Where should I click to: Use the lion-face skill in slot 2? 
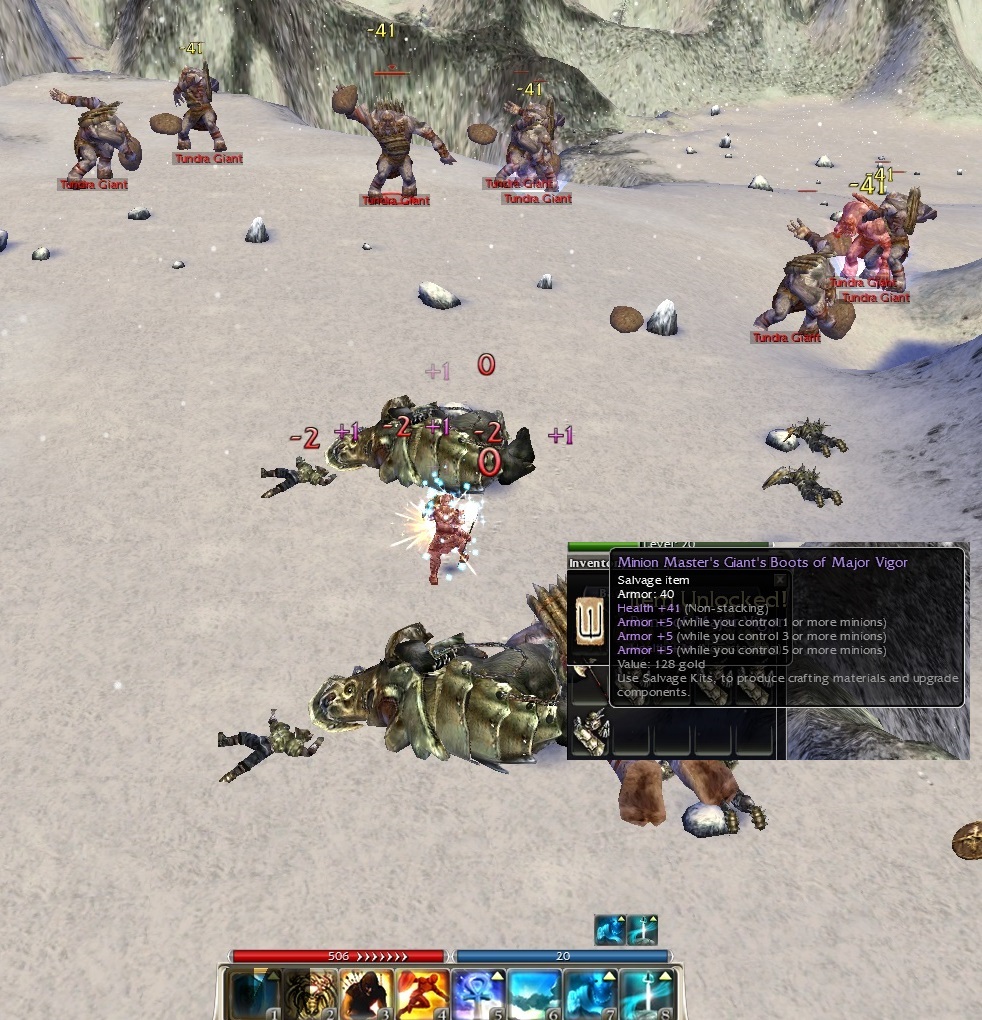(x=309, y=994)
